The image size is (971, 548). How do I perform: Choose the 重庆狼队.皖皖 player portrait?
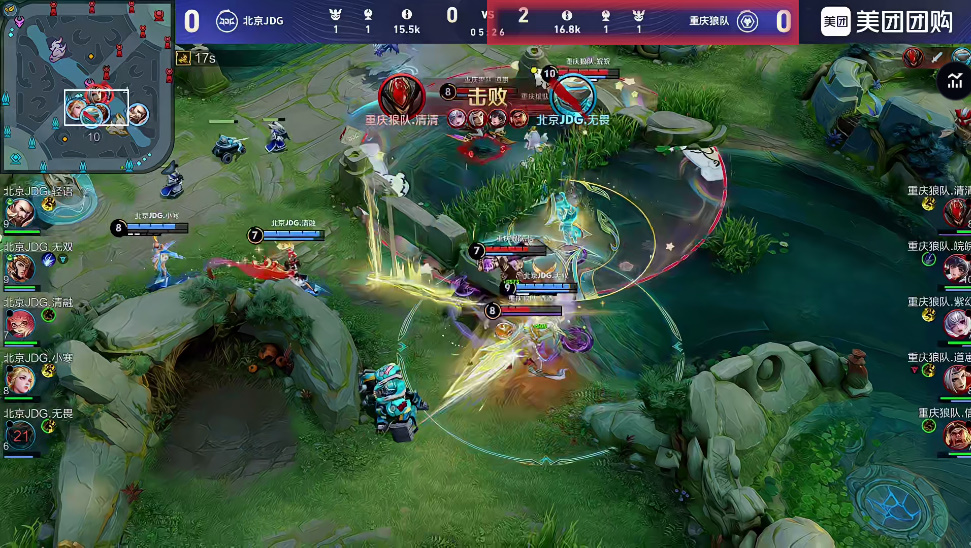point(956,267)
